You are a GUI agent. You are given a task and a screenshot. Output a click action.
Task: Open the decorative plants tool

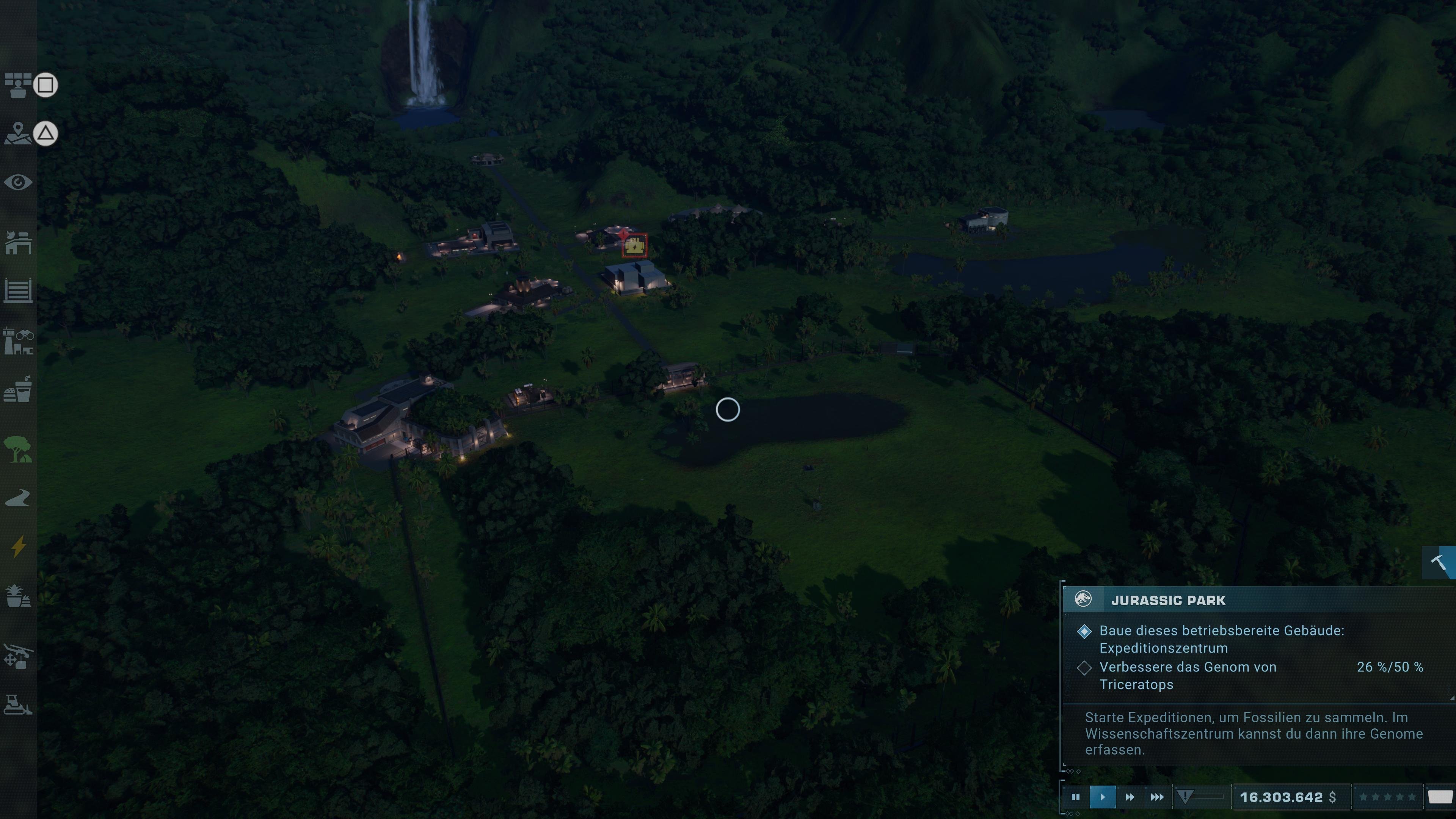click(19, 596)
